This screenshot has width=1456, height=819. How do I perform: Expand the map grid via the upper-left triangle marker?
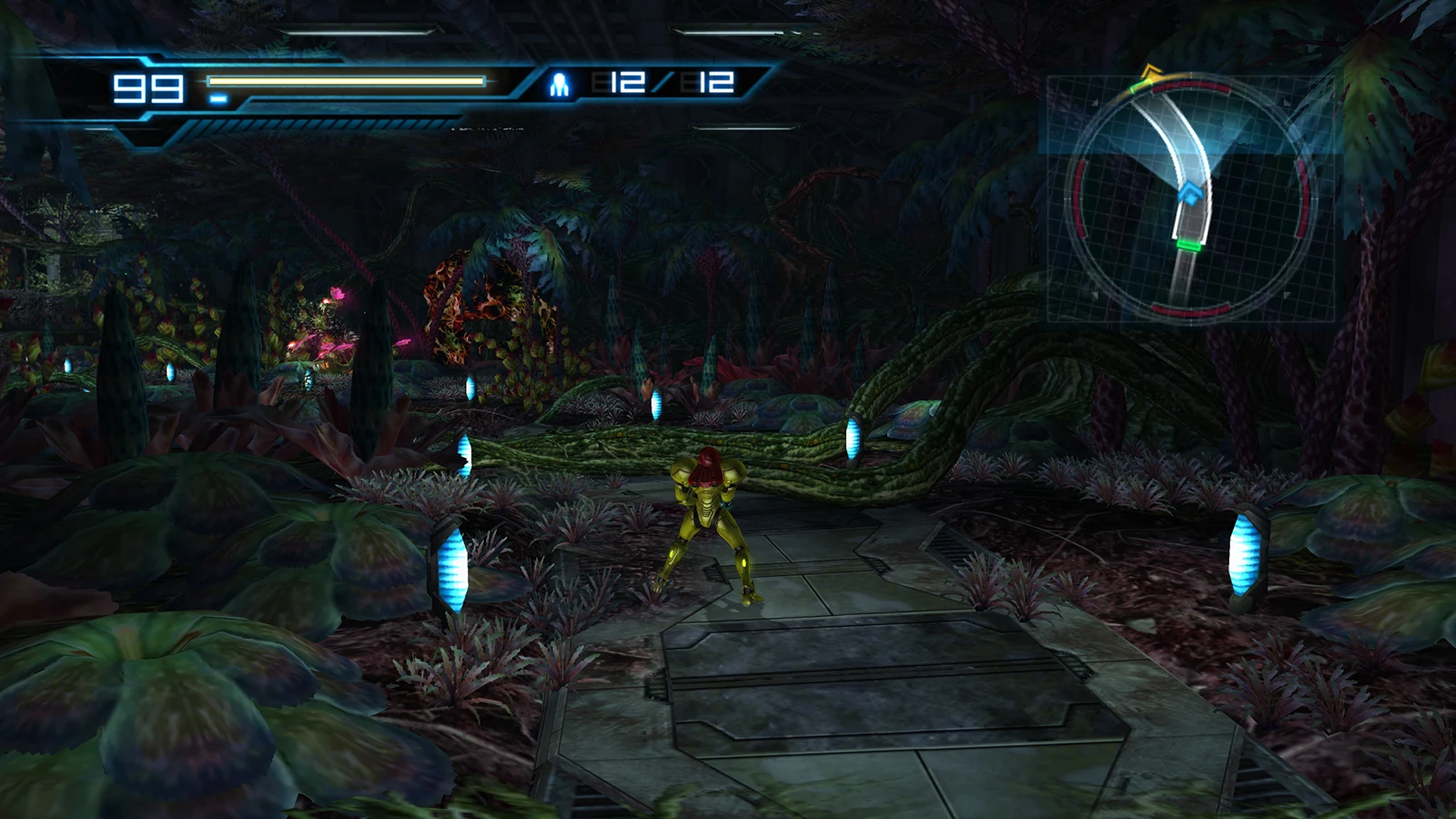[1095, 103]
